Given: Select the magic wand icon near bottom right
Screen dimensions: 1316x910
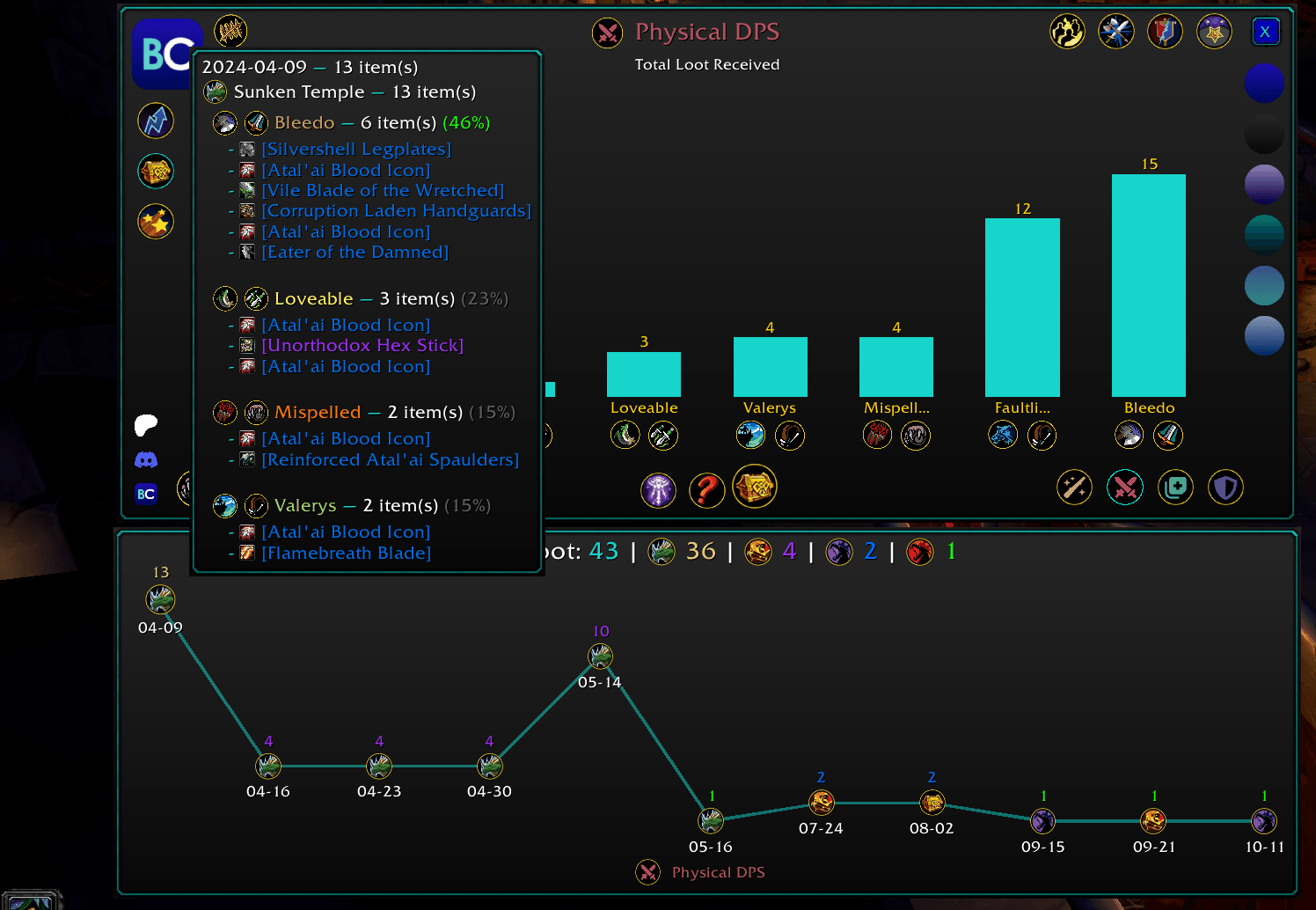Looking at the screenshot, I should click(1074, 487).
